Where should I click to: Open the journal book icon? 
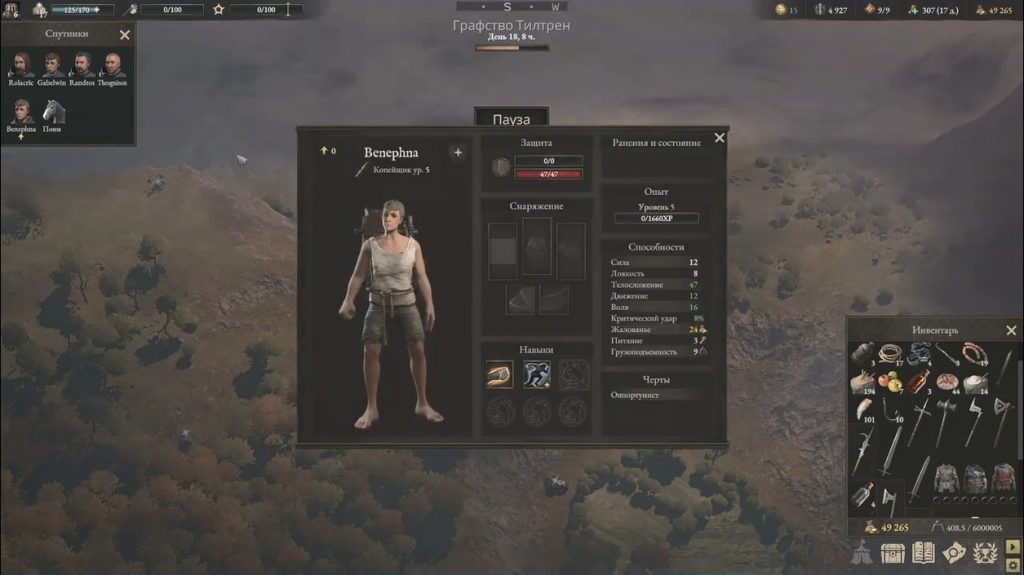(923, 553)
